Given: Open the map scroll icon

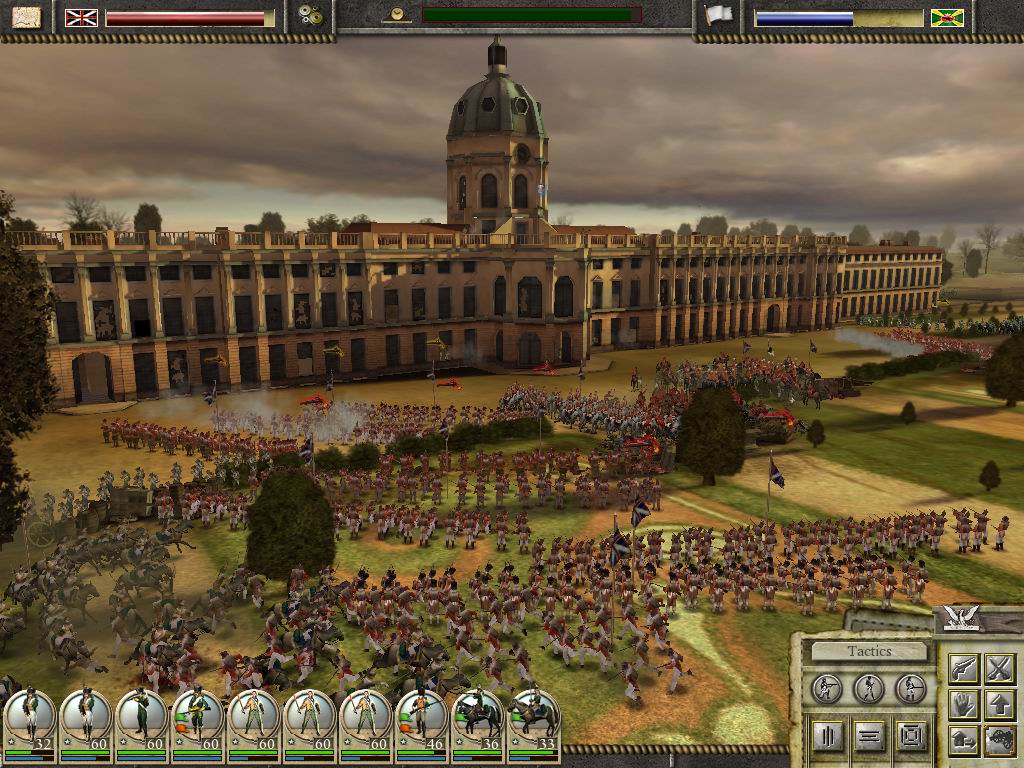Looking at the screenshot, I should (x=27, y=17).
